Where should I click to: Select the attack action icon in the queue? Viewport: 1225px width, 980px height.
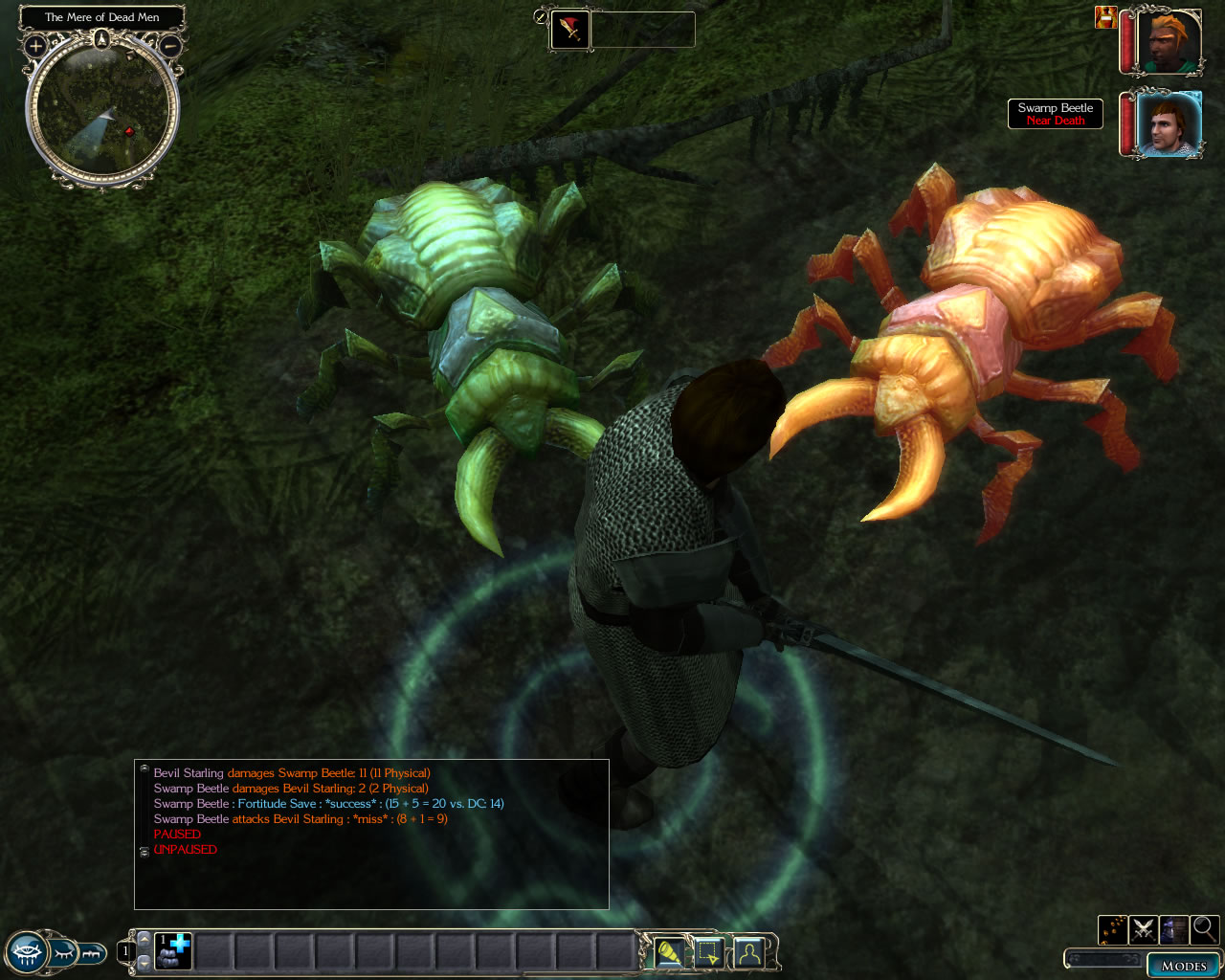pos(570,30)
